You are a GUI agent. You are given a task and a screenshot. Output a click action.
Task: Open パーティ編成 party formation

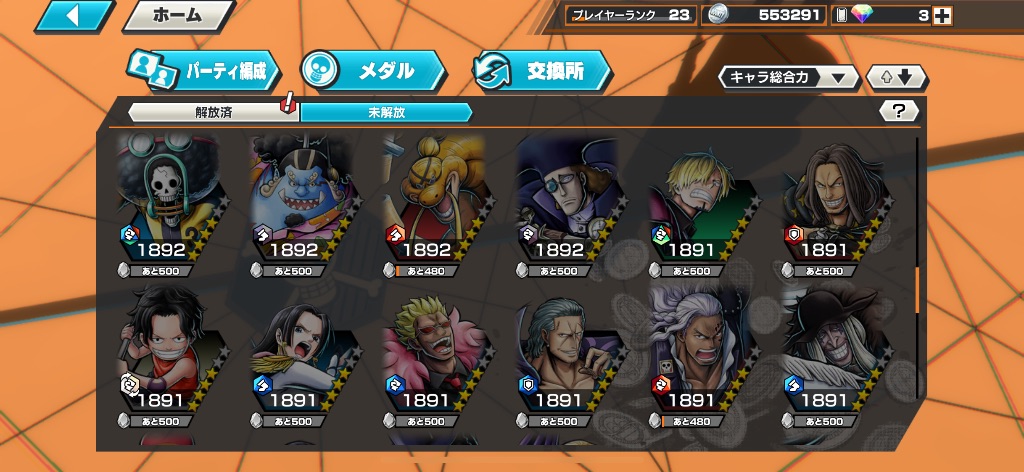click(204, 72)
